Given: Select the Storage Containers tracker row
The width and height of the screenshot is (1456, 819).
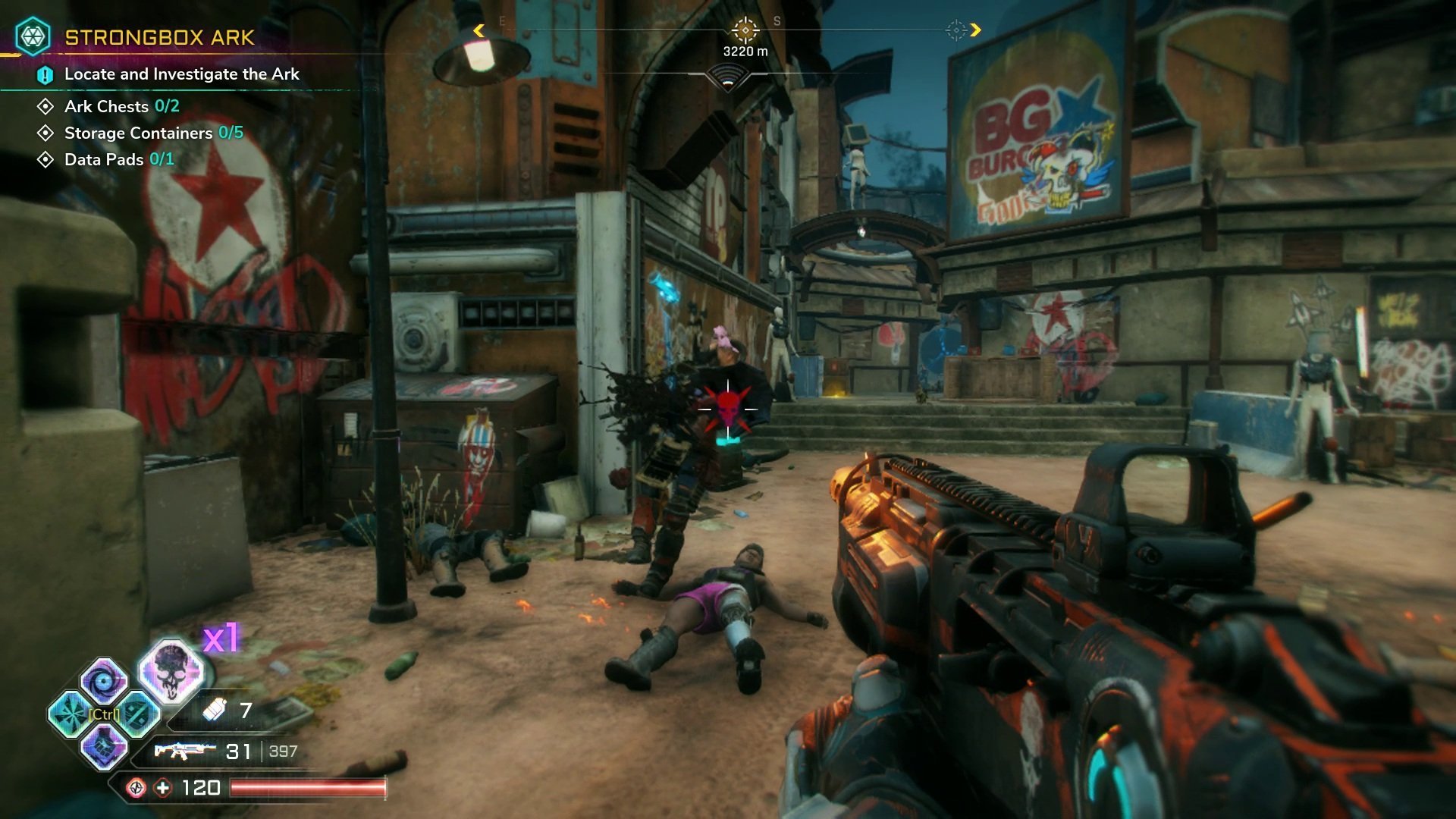Looking at the screenshot, I should [153, 133].
